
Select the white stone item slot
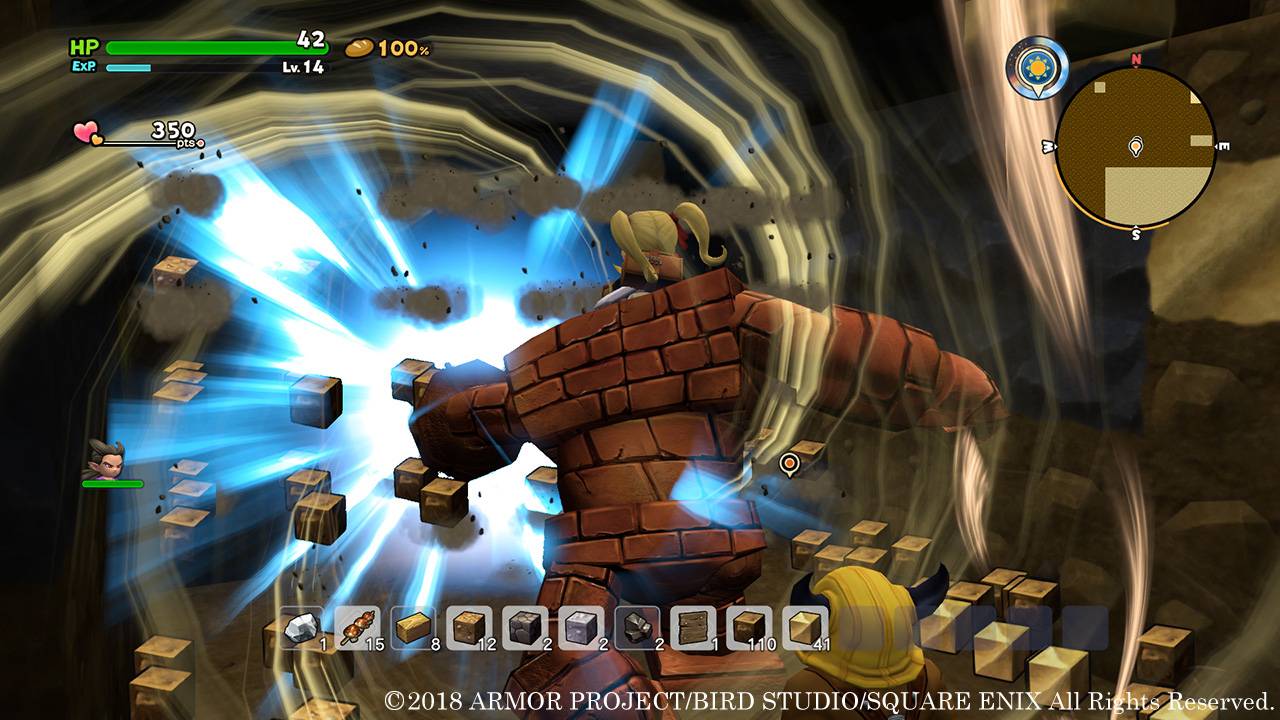tap(302, 628)
